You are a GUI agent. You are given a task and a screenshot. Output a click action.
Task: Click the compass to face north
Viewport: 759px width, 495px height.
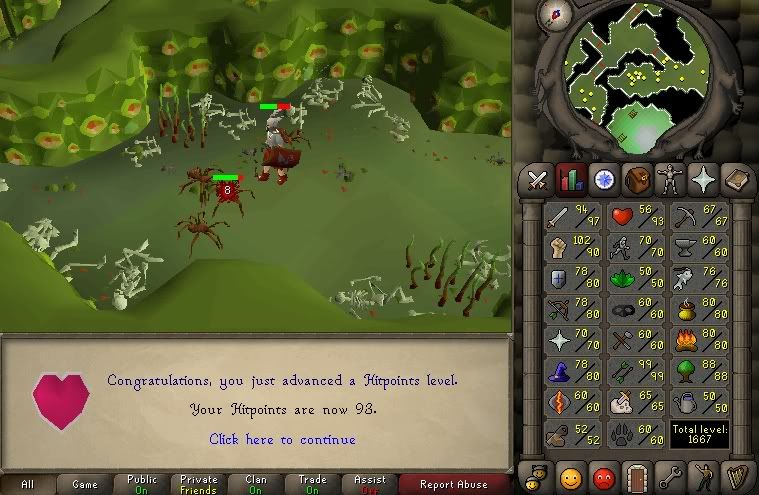551,13
